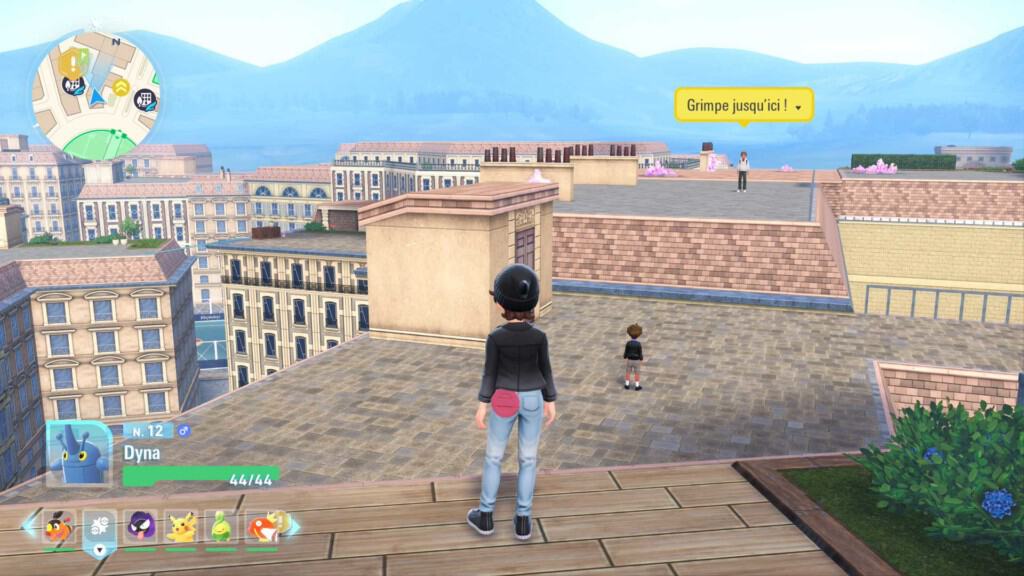Select the yellow double-chevron minimap marker
This screenshot has width=1024, height=576.
coord(121,88)
